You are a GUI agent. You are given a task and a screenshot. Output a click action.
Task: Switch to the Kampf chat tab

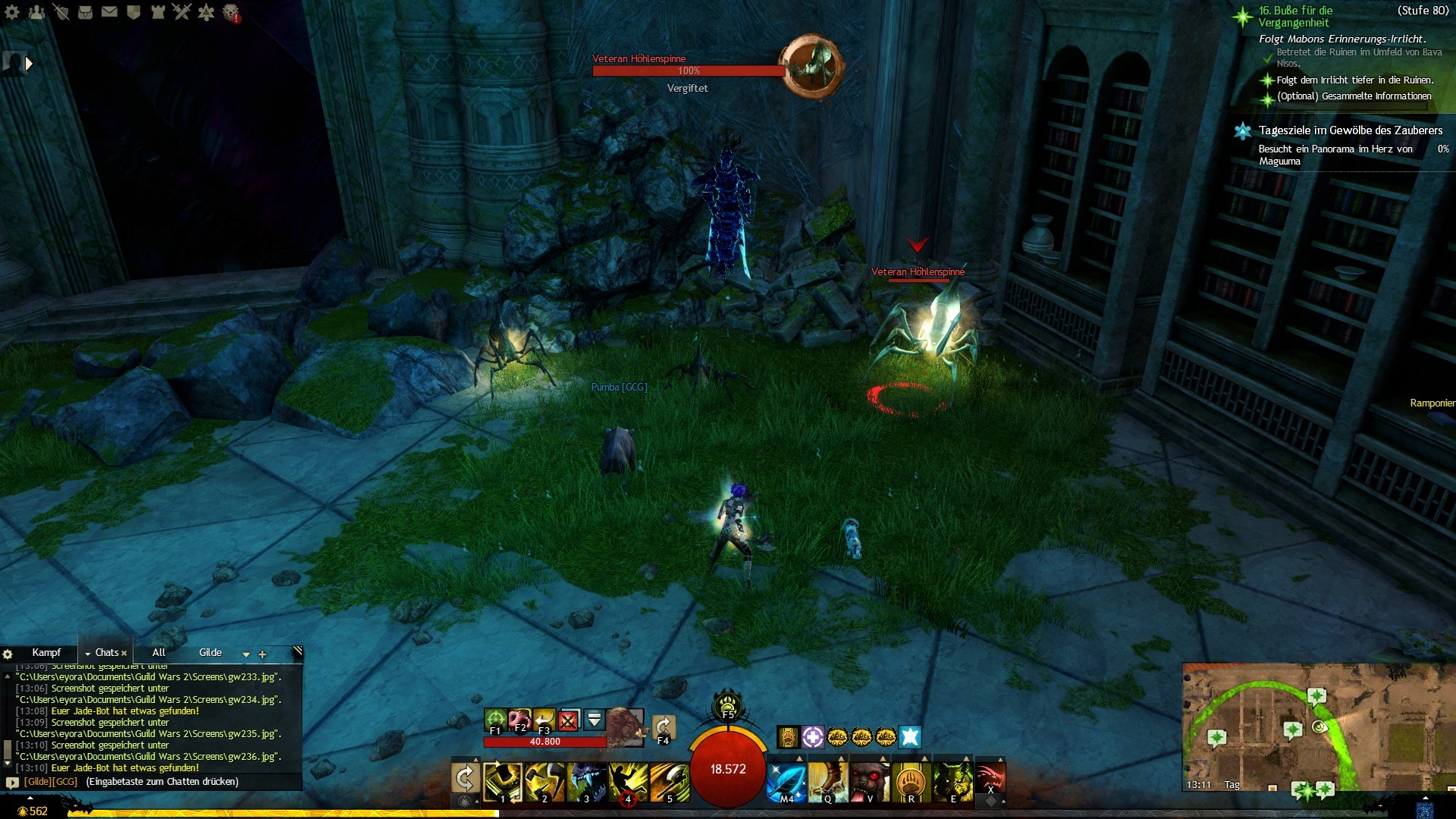coord(46,652)
